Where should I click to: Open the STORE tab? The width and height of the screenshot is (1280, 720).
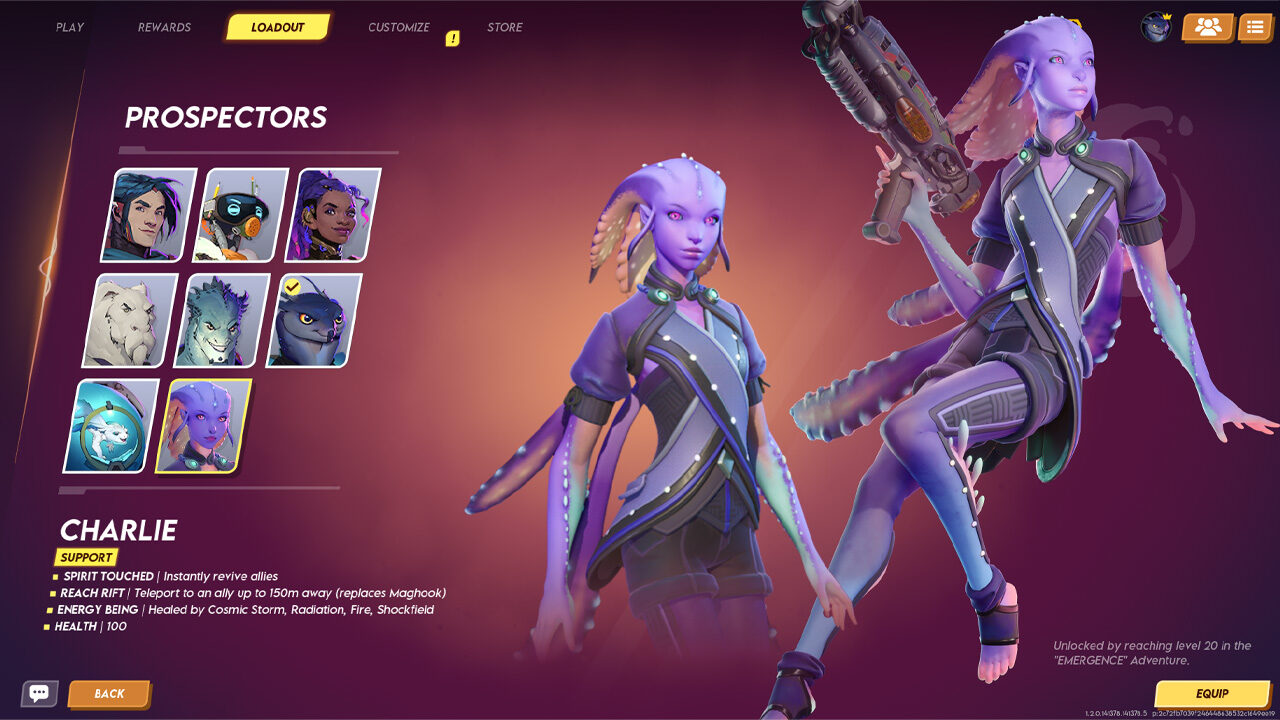coord(505,27)
